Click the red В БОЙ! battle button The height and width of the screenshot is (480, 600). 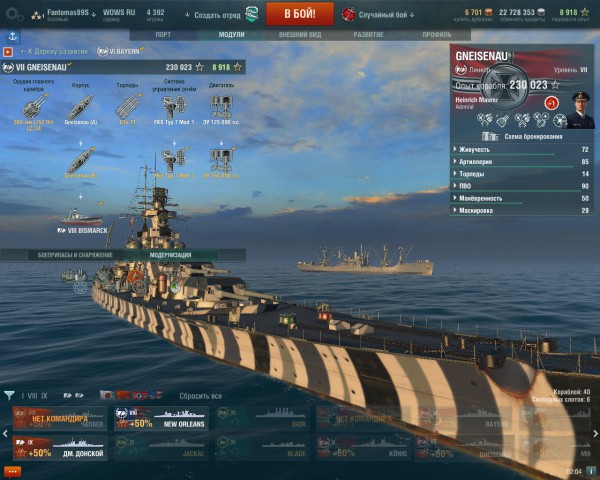(x=301, y=14)
